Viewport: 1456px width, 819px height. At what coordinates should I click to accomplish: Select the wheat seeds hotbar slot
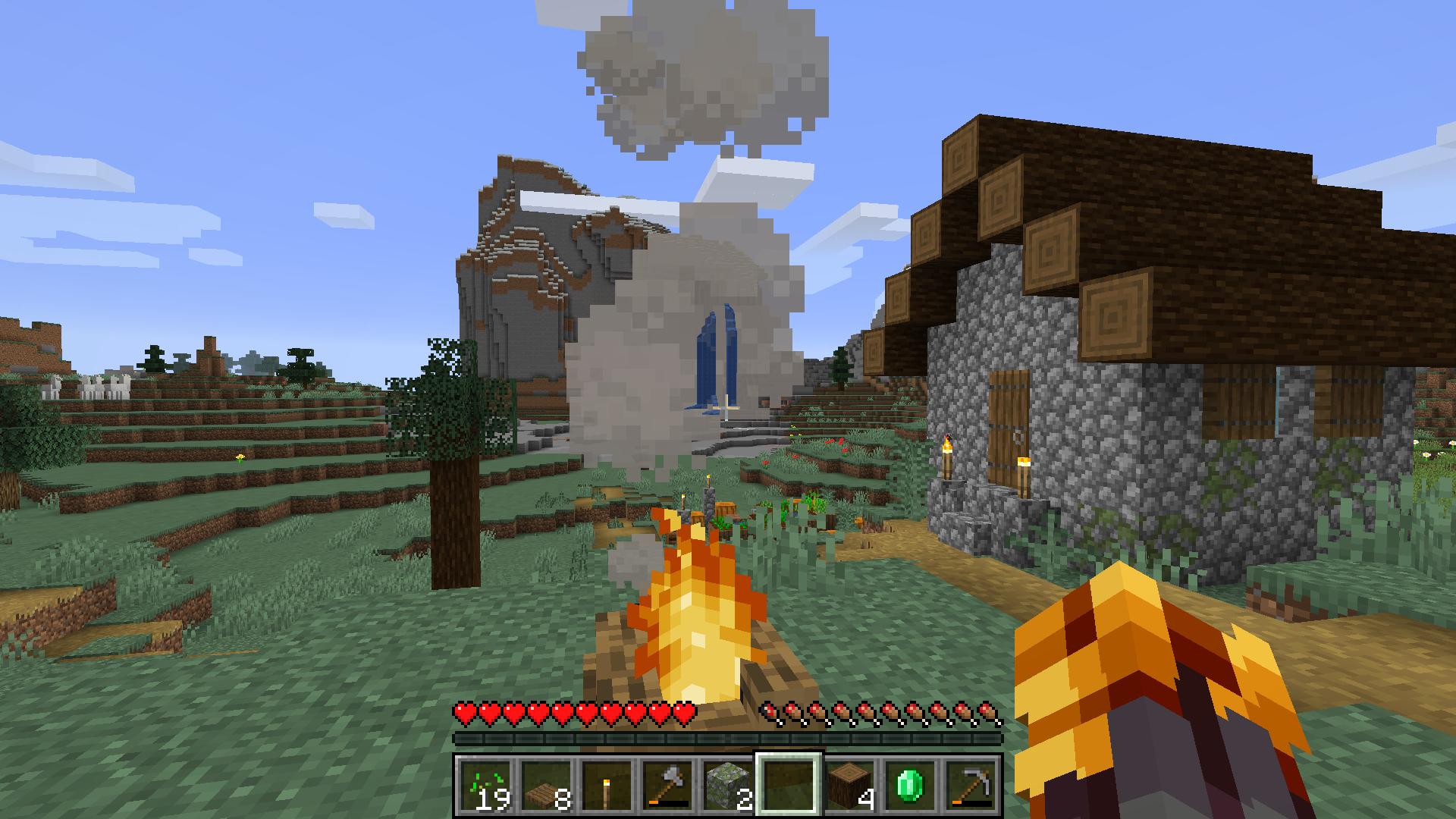(485, 786)
